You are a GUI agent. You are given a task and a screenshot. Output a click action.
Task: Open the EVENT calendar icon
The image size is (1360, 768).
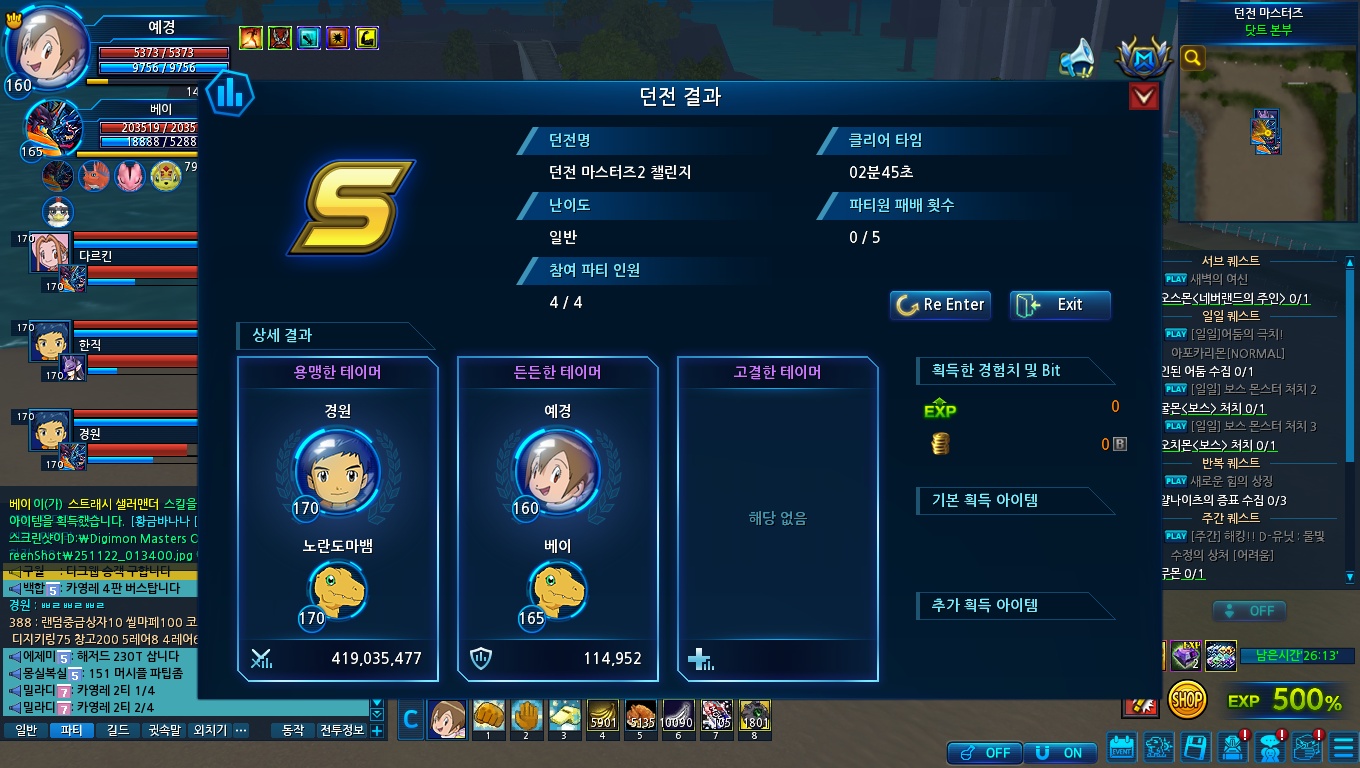click(x=1122, y=748)
